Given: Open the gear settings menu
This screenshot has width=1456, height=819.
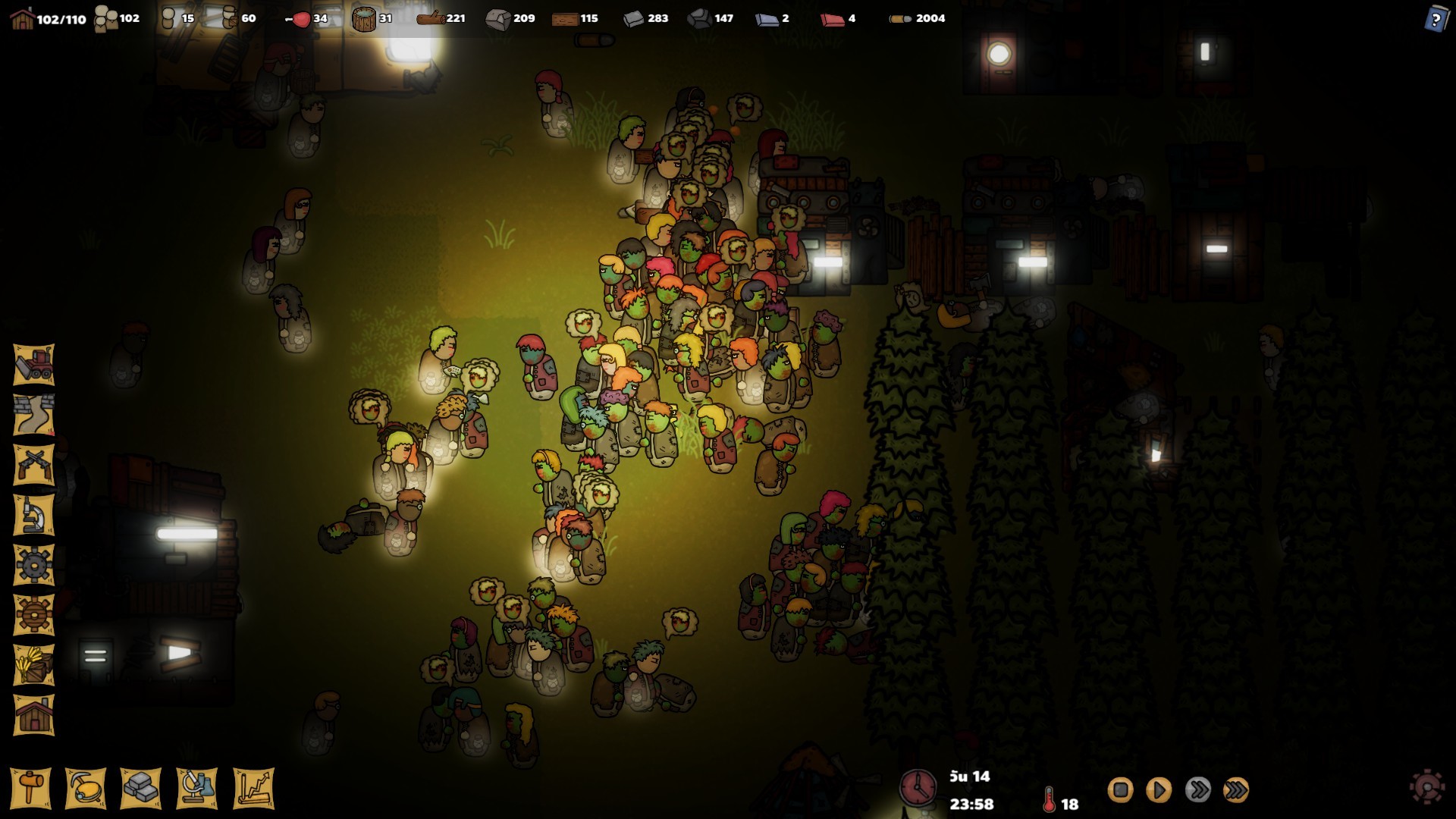Looking at the screenshot, I should pos(1426,787).
